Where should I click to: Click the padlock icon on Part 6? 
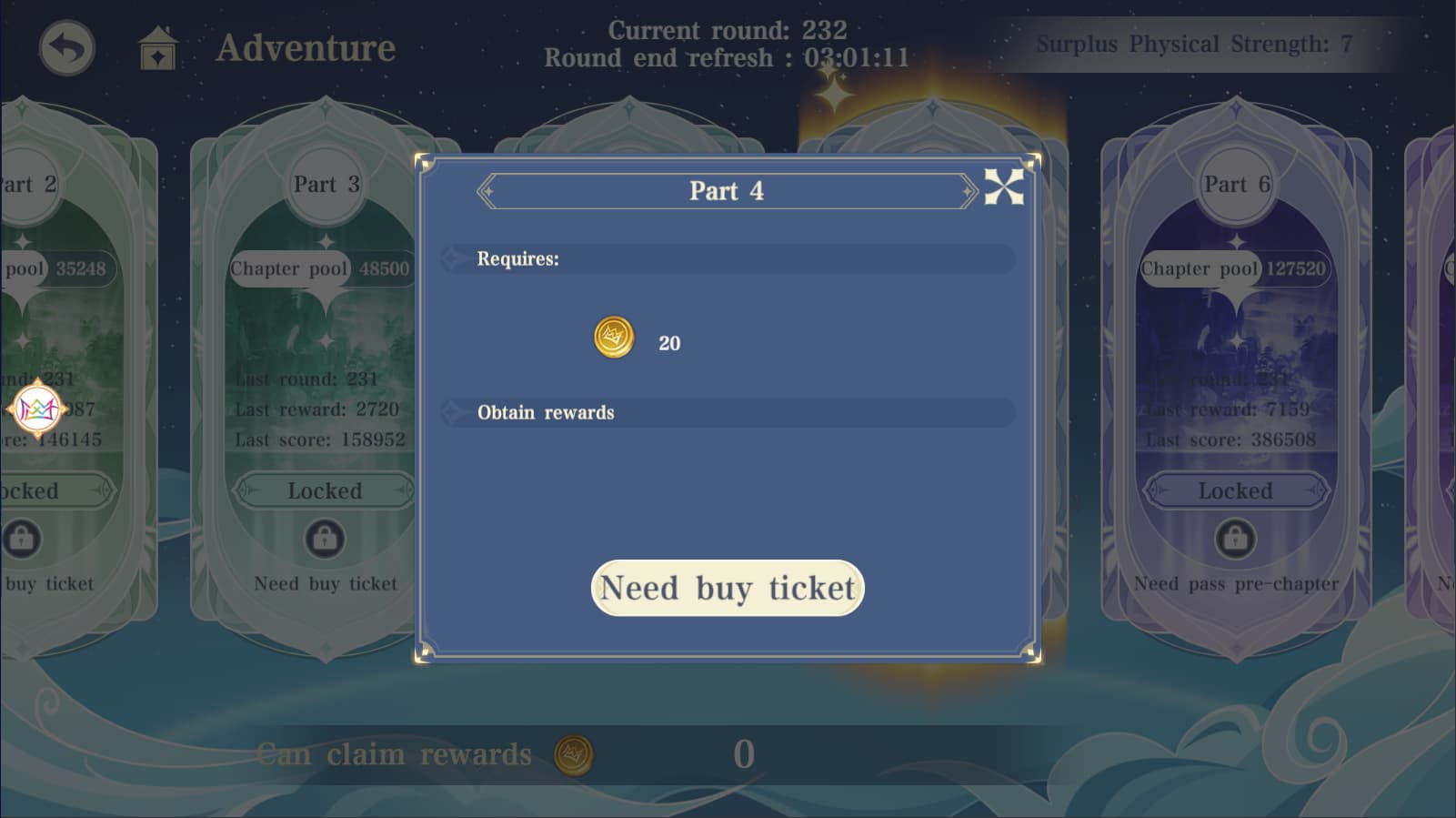tap(1235, 540)
